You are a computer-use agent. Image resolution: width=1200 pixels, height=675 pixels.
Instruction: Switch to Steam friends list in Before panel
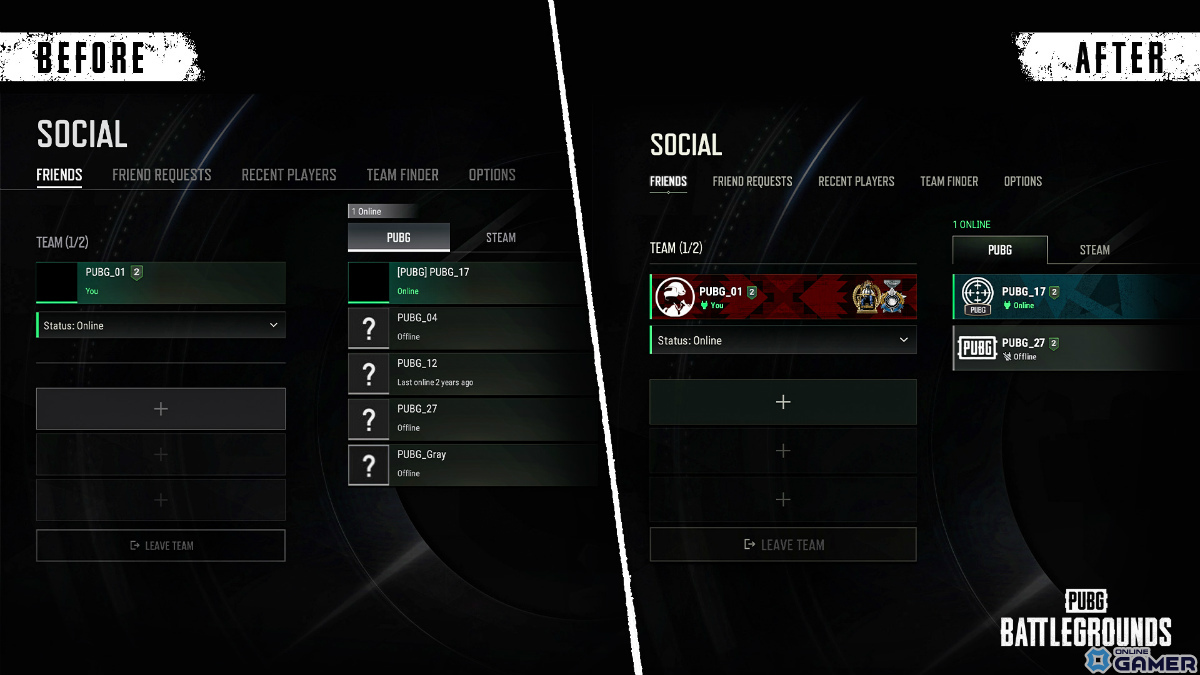(501, 238)
